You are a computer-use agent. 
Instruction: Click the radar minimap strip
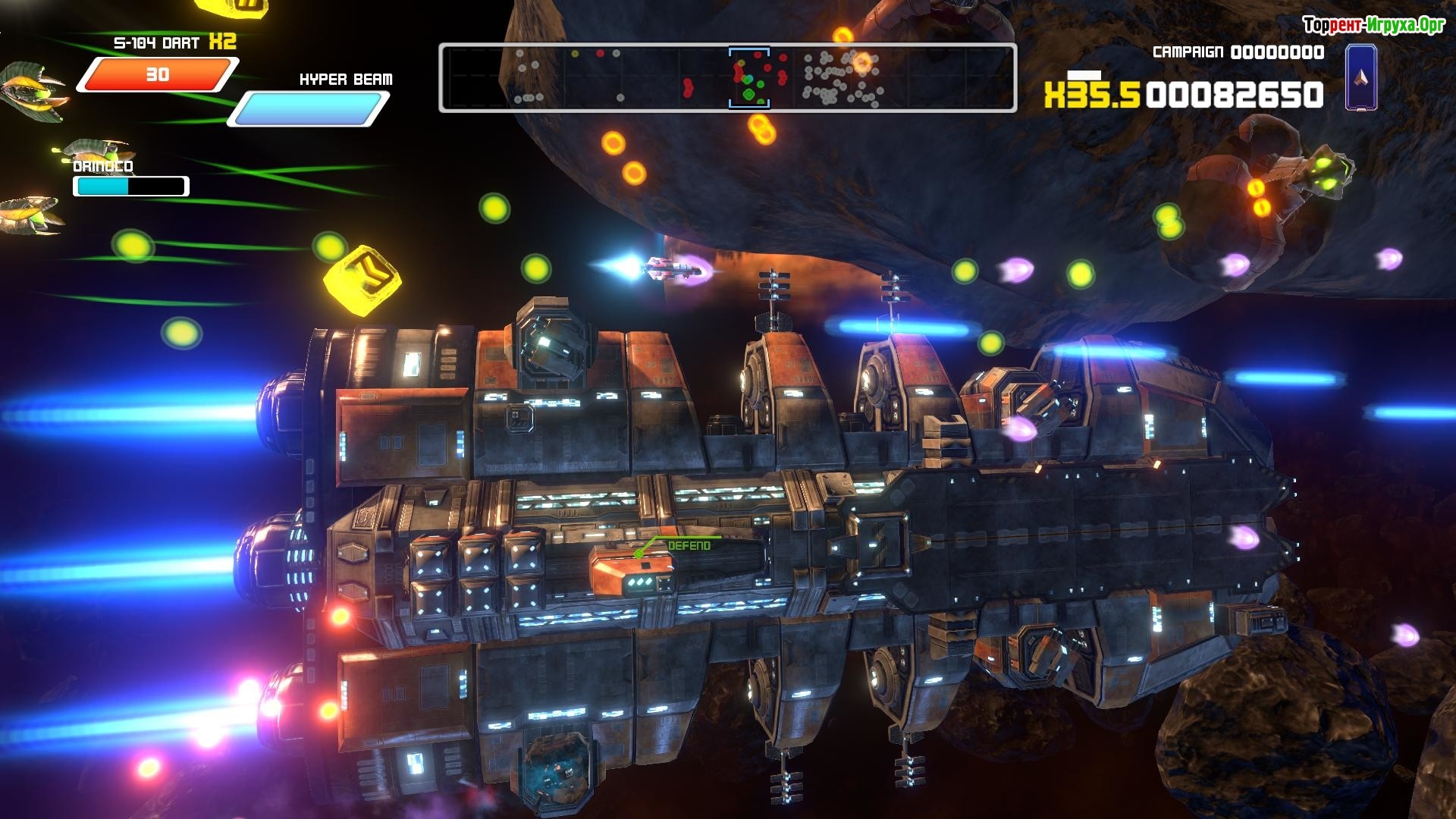[x=727, y=78]
